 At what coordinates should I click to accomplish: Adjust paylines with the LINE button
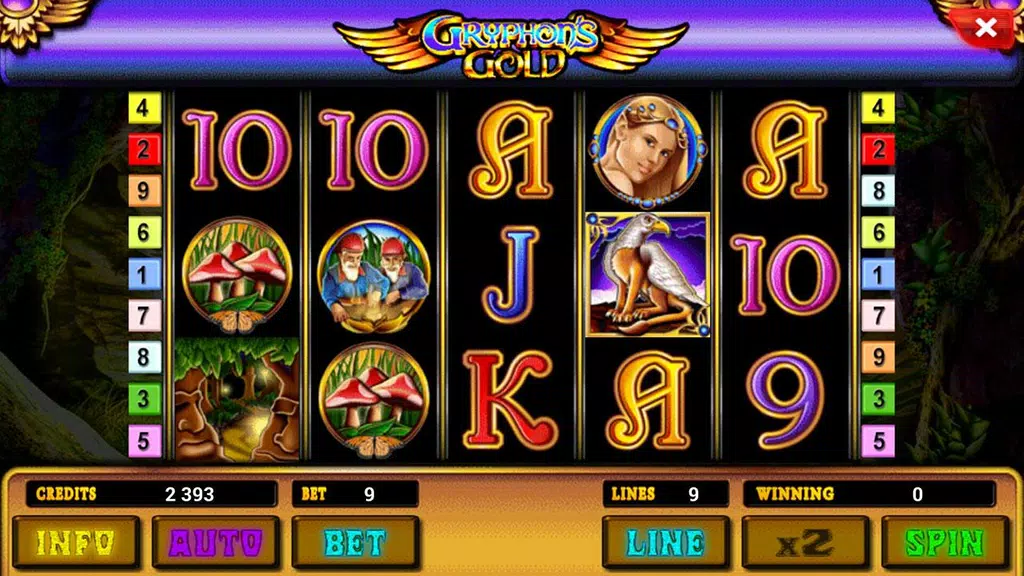(x=665, y=543)
